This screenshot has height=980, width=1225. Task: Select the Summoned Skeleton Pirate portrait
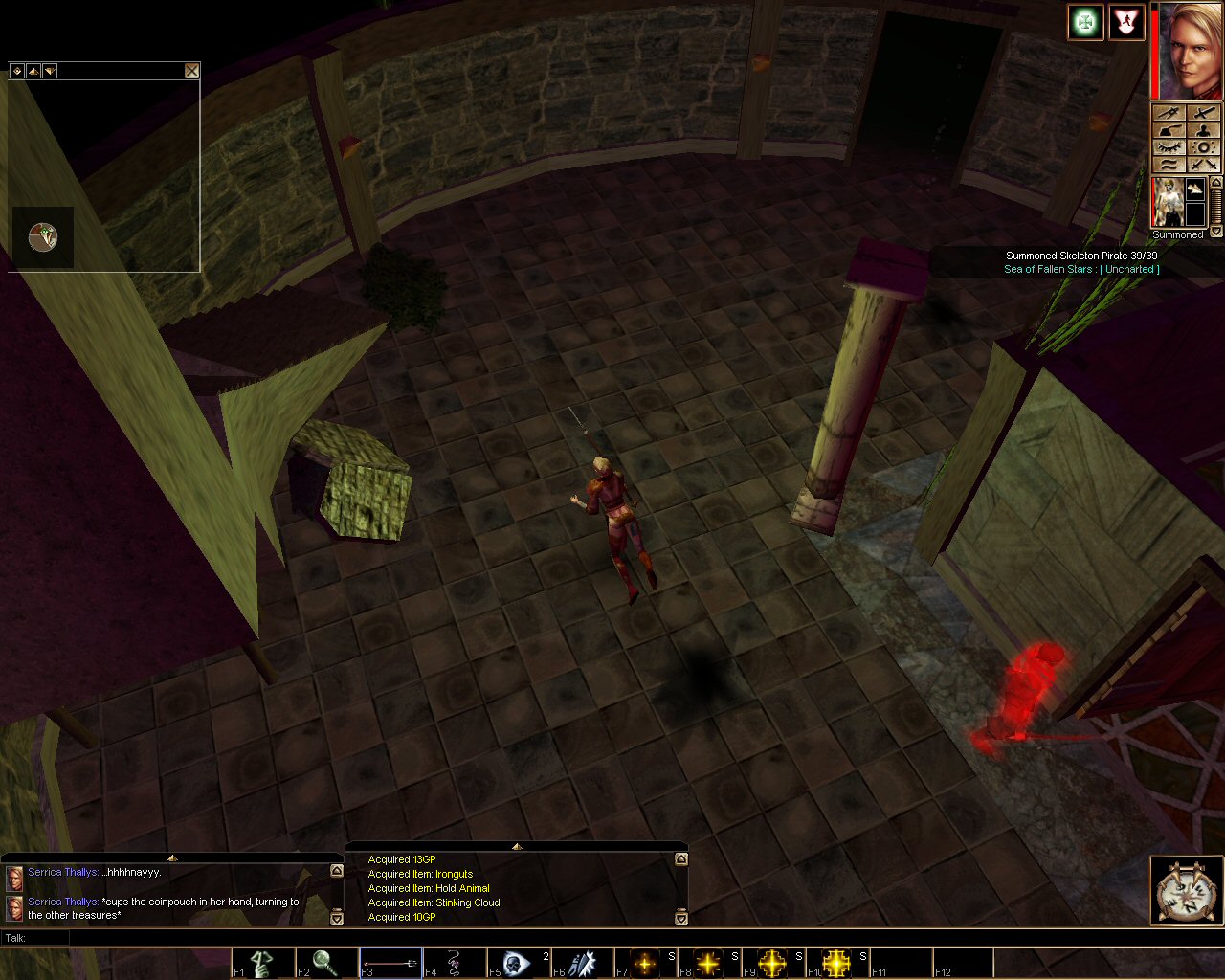coord(1168,202)
